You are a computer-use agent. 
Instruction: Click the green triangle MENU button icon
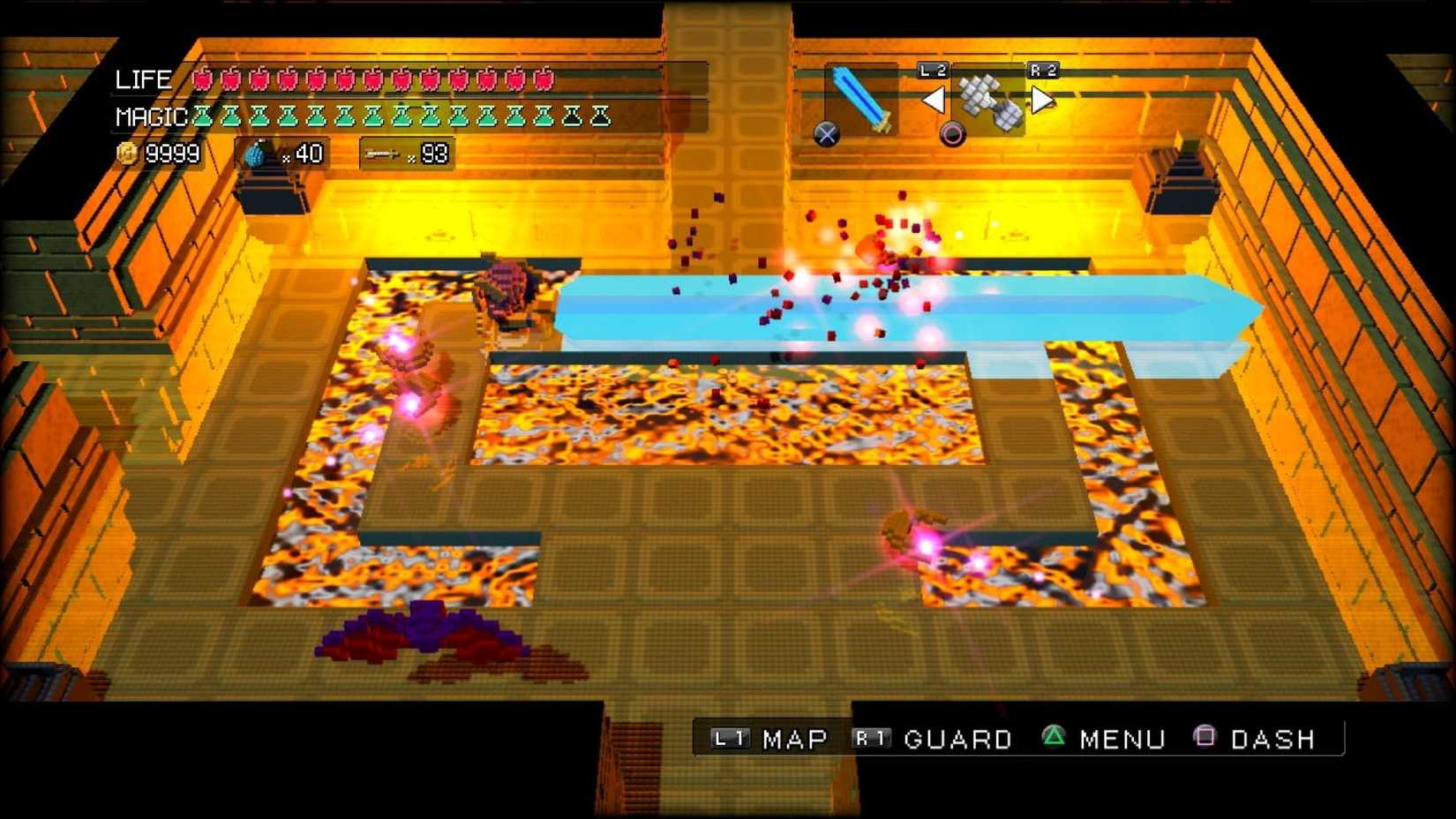[x=1055, y=738]
